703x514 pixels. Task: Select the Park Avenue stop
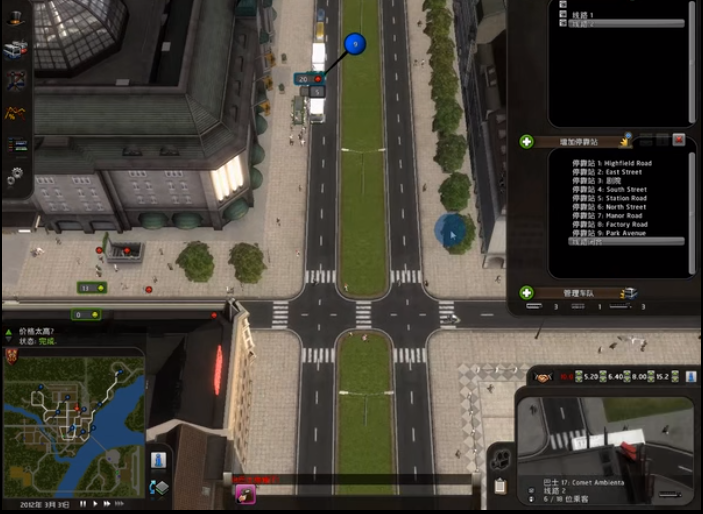(609, 233)
